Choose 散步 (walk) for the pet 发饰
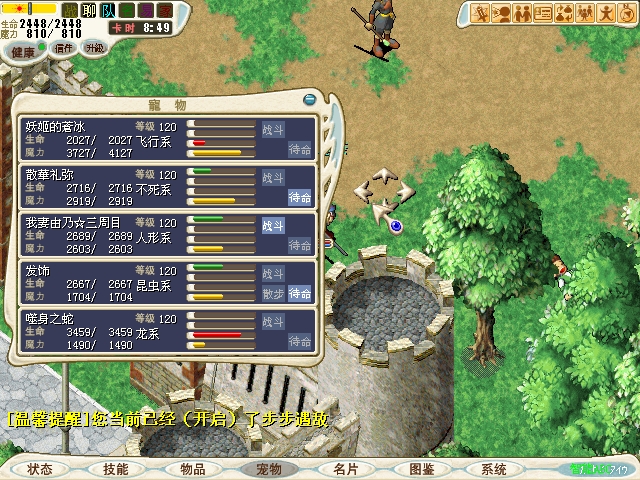The height and width of the screenshot is (480, 640). click(x=273, y=293)
